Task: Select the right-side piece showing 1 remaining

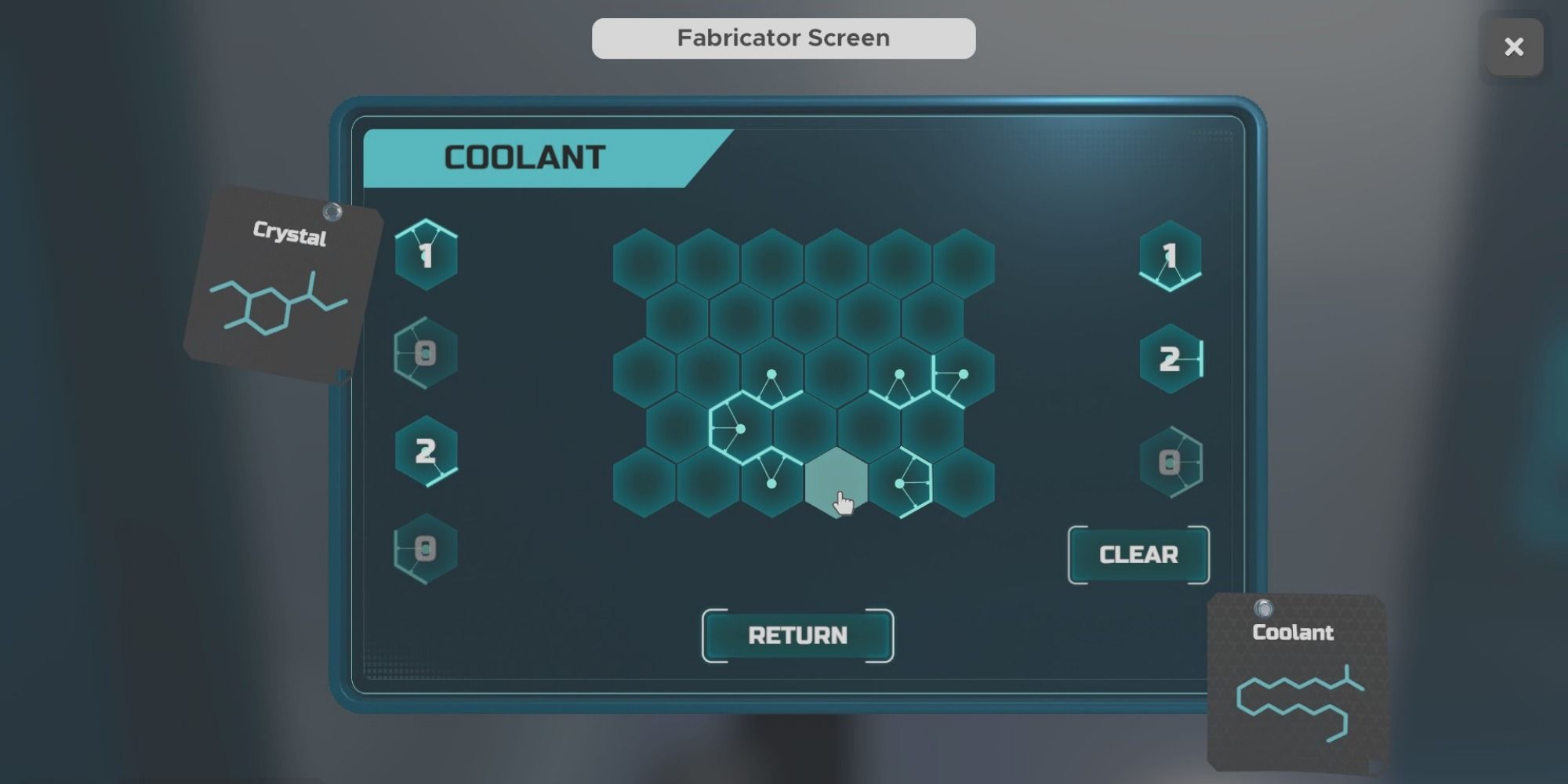Action: (1170, 255)
